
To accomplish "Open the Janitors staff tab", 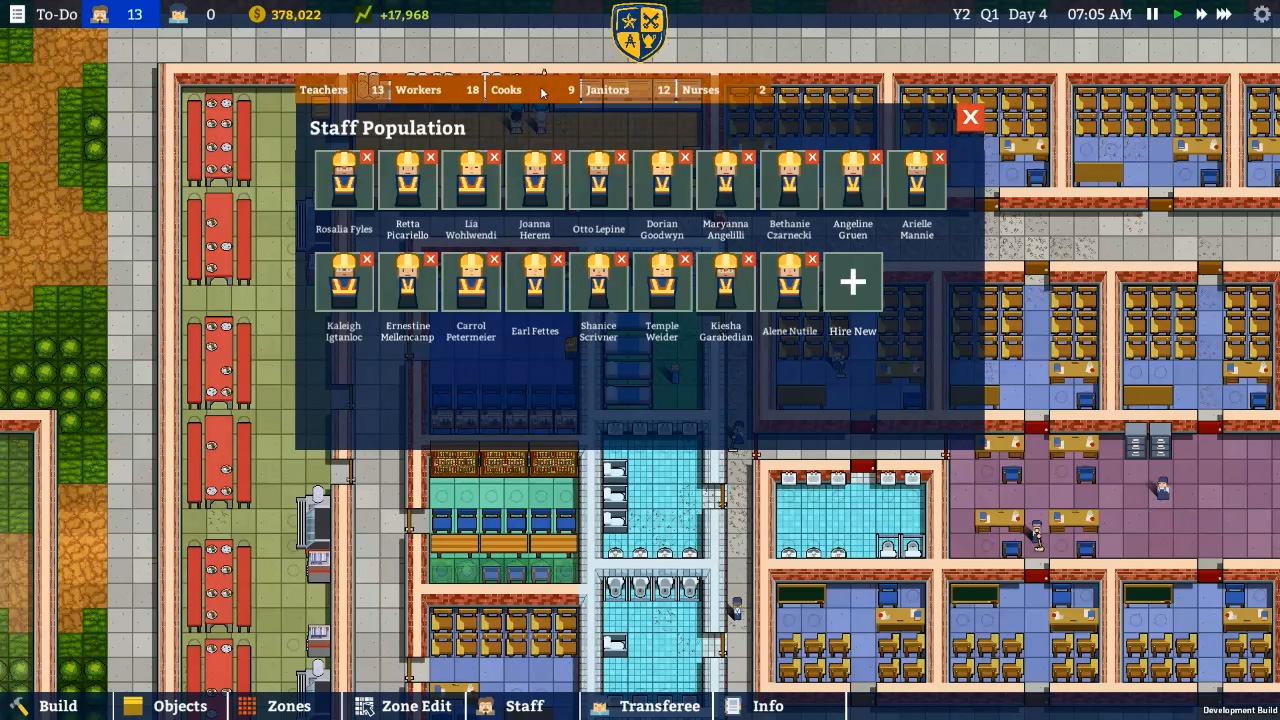I will [x=607, y=90].
